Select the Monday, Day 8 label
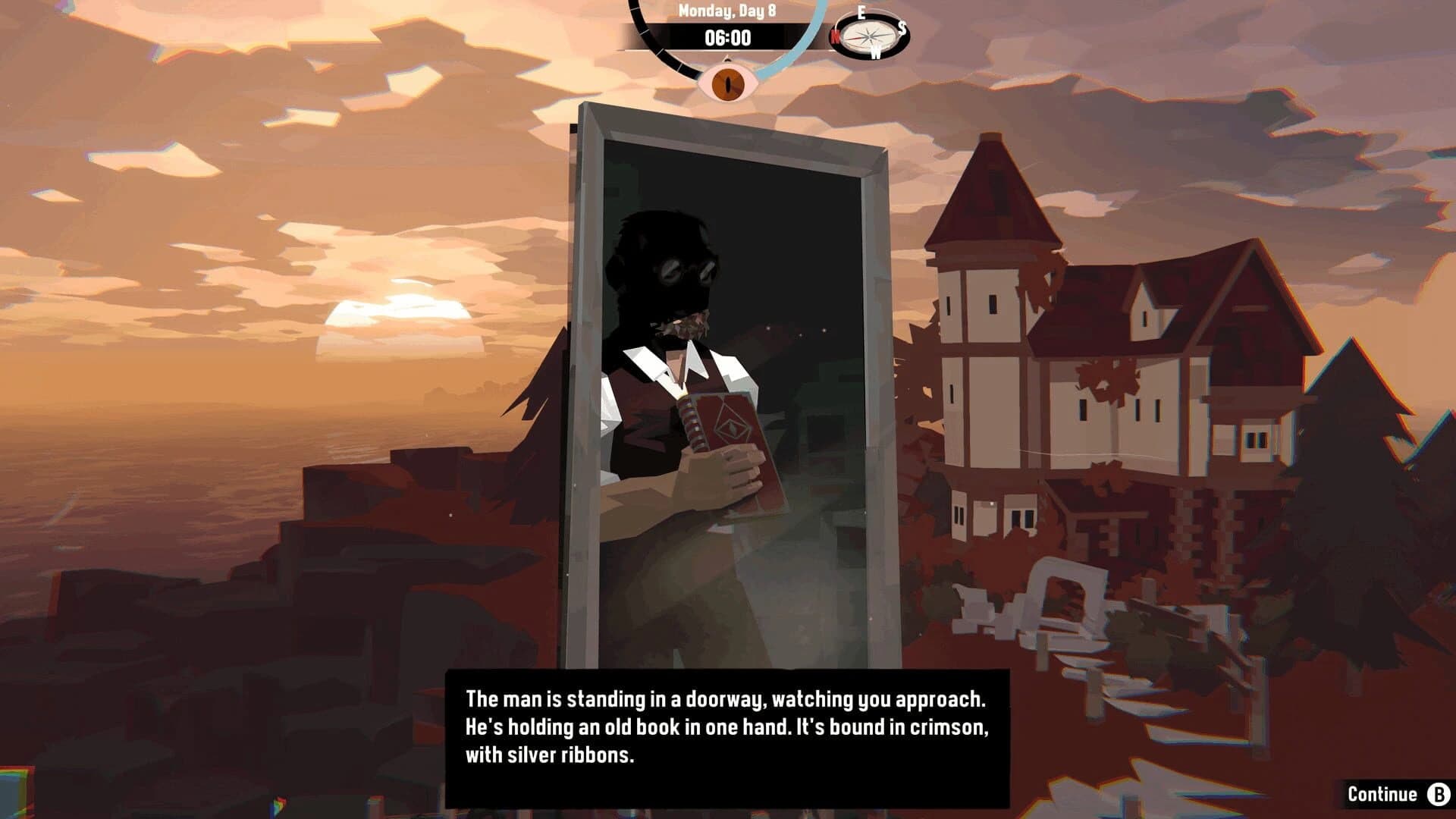 click(726, 11)
